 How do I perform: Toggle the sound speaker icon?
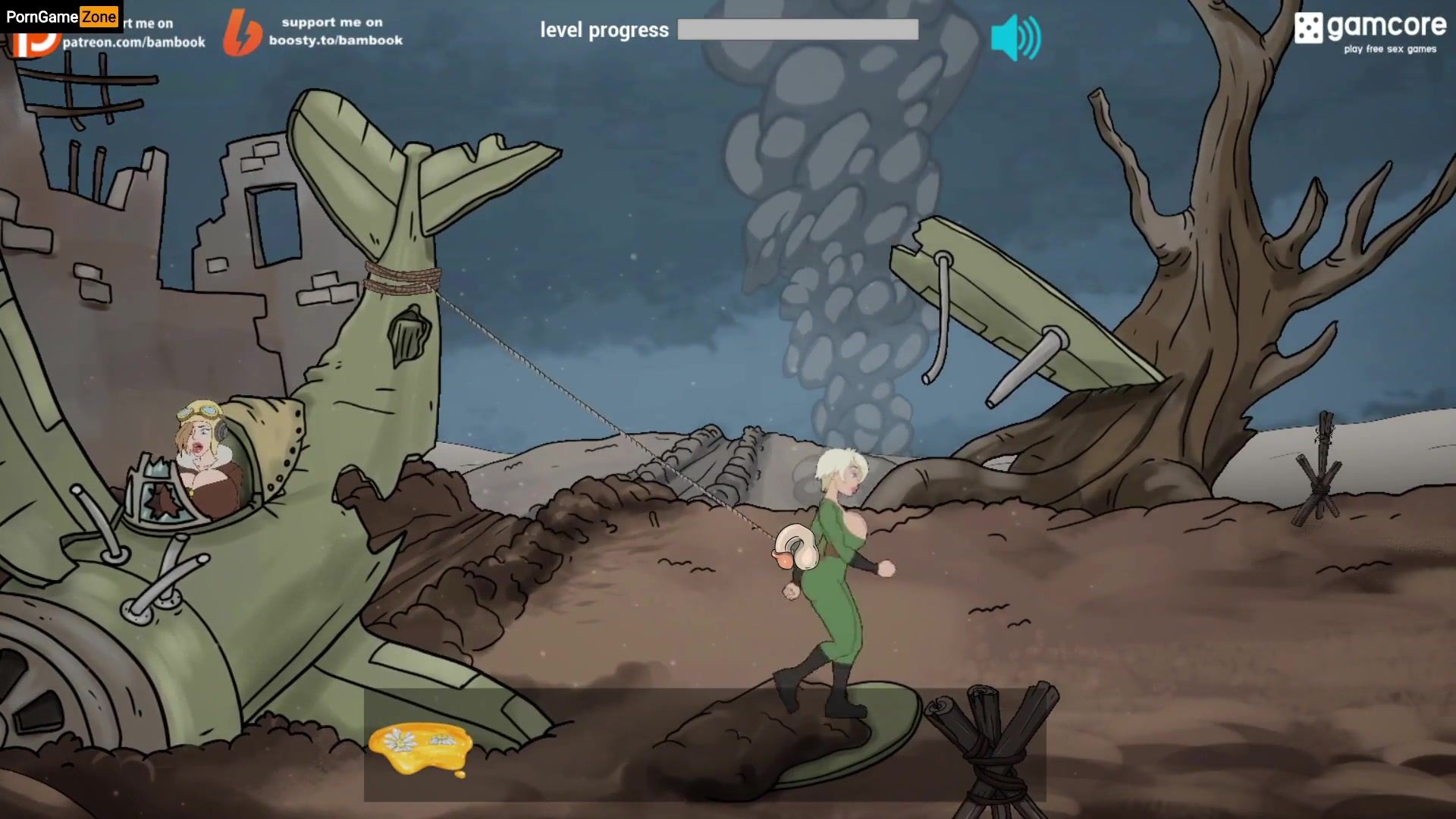[x=1015, y=37]
